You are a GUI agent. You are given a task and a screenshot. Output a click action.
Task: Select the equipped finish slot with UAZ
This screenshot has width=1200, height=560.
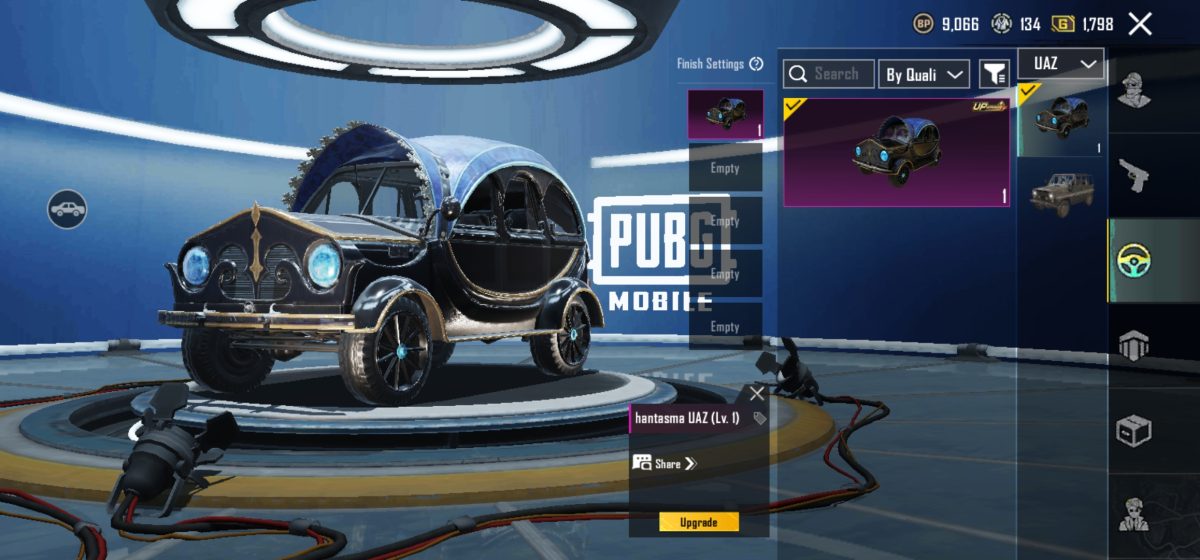click(725, 114)
